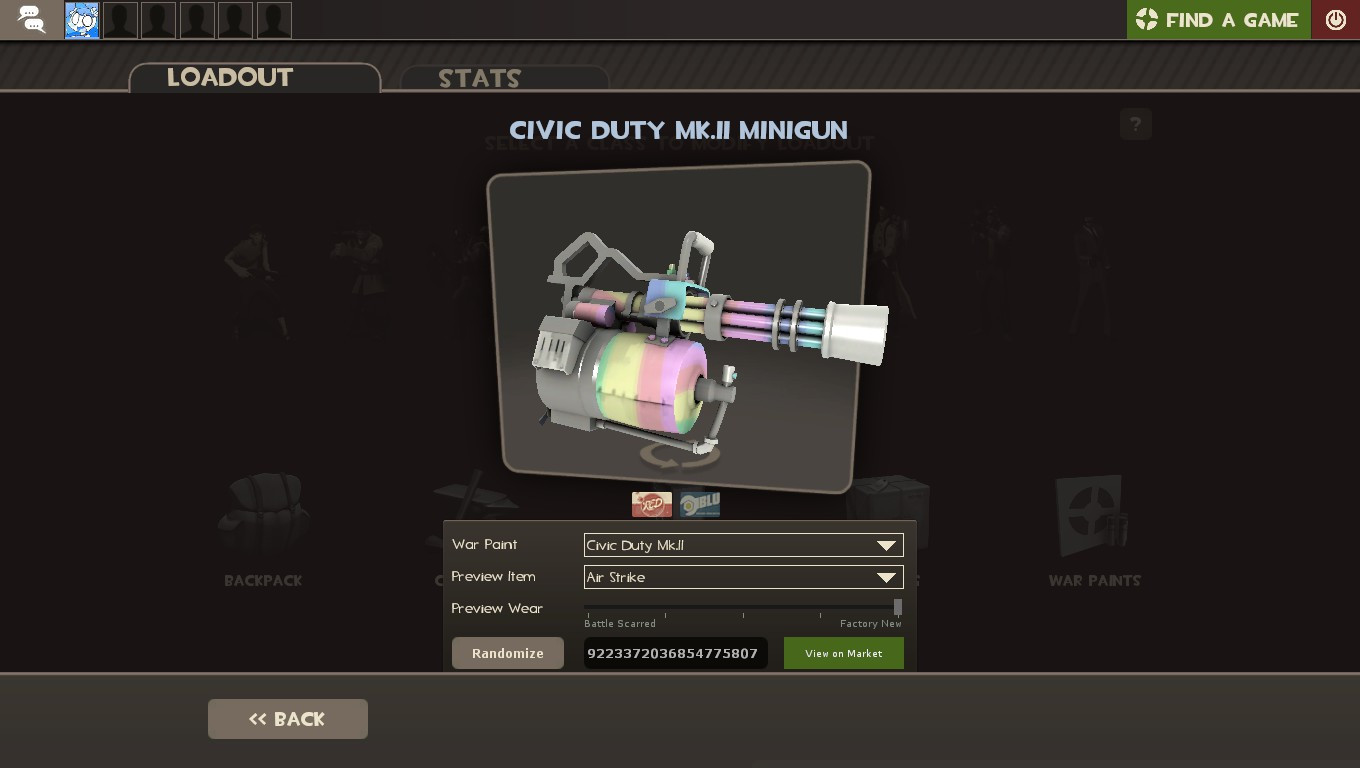Select the Loadout tab
The width and height of the screenshot is (1360, 768).
[x=230, y=78]
